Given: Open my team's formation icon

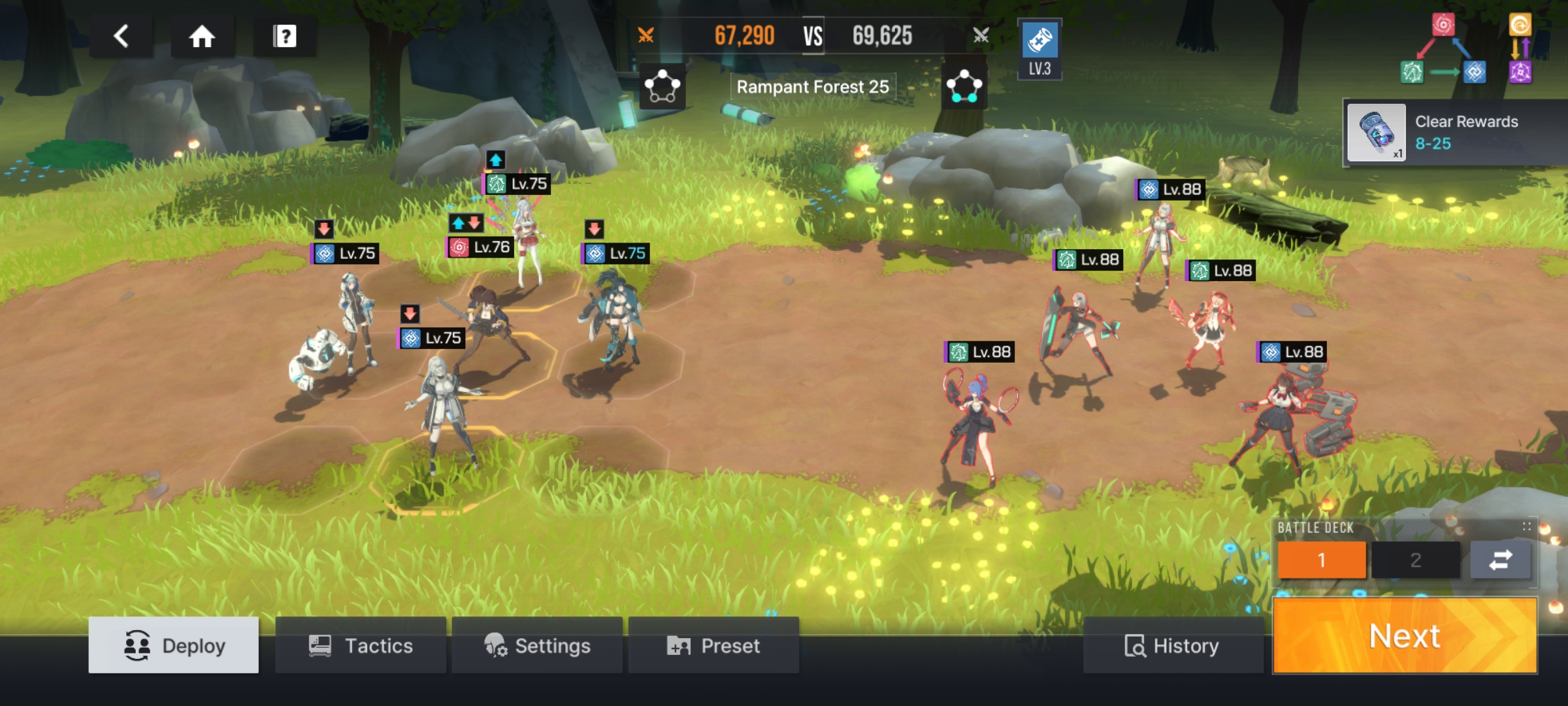Looking at the screenshot, I should (x=662, y=86).
